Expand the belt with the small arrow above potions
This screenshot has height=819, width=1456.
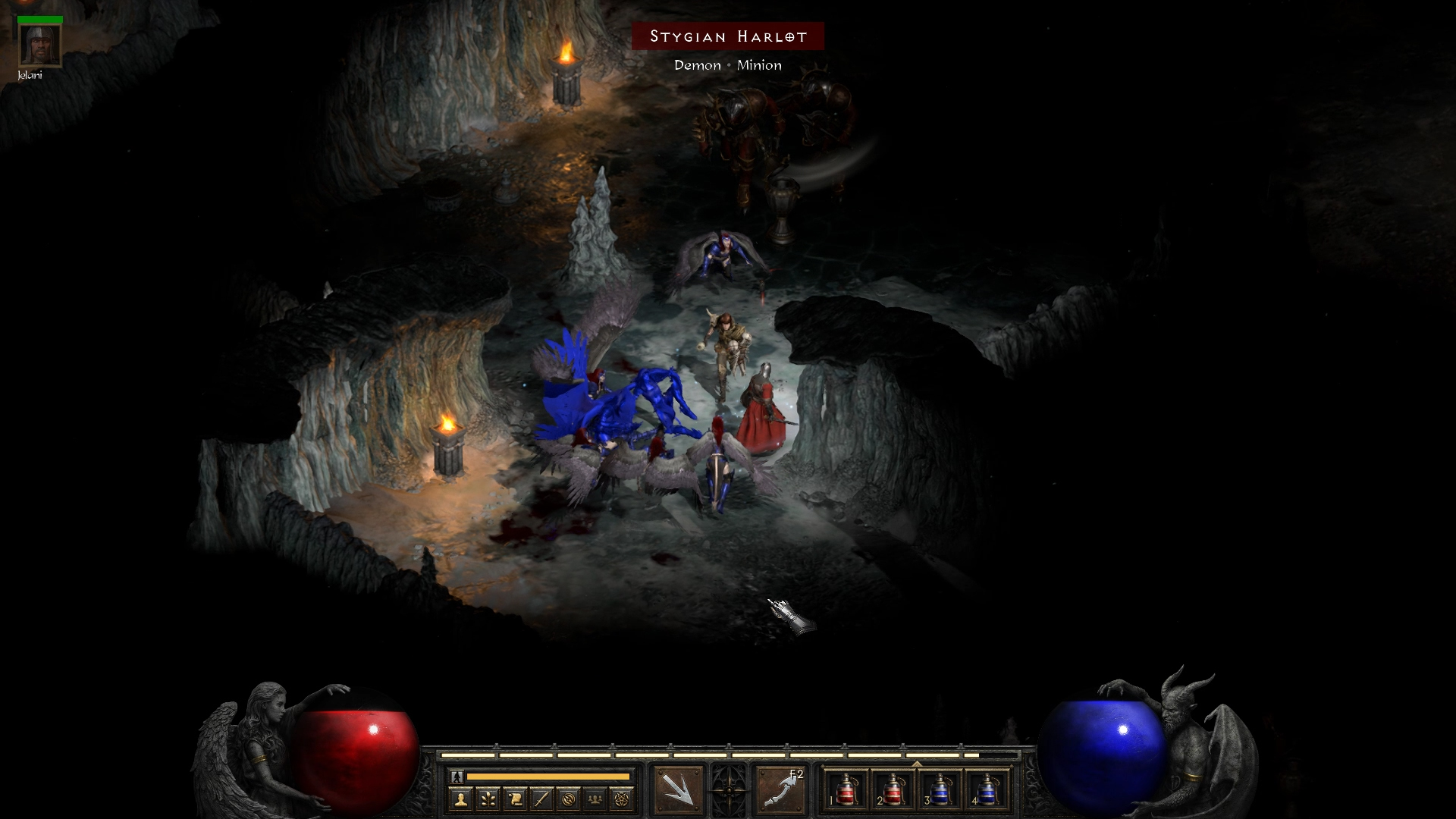(x=917, y=764)
